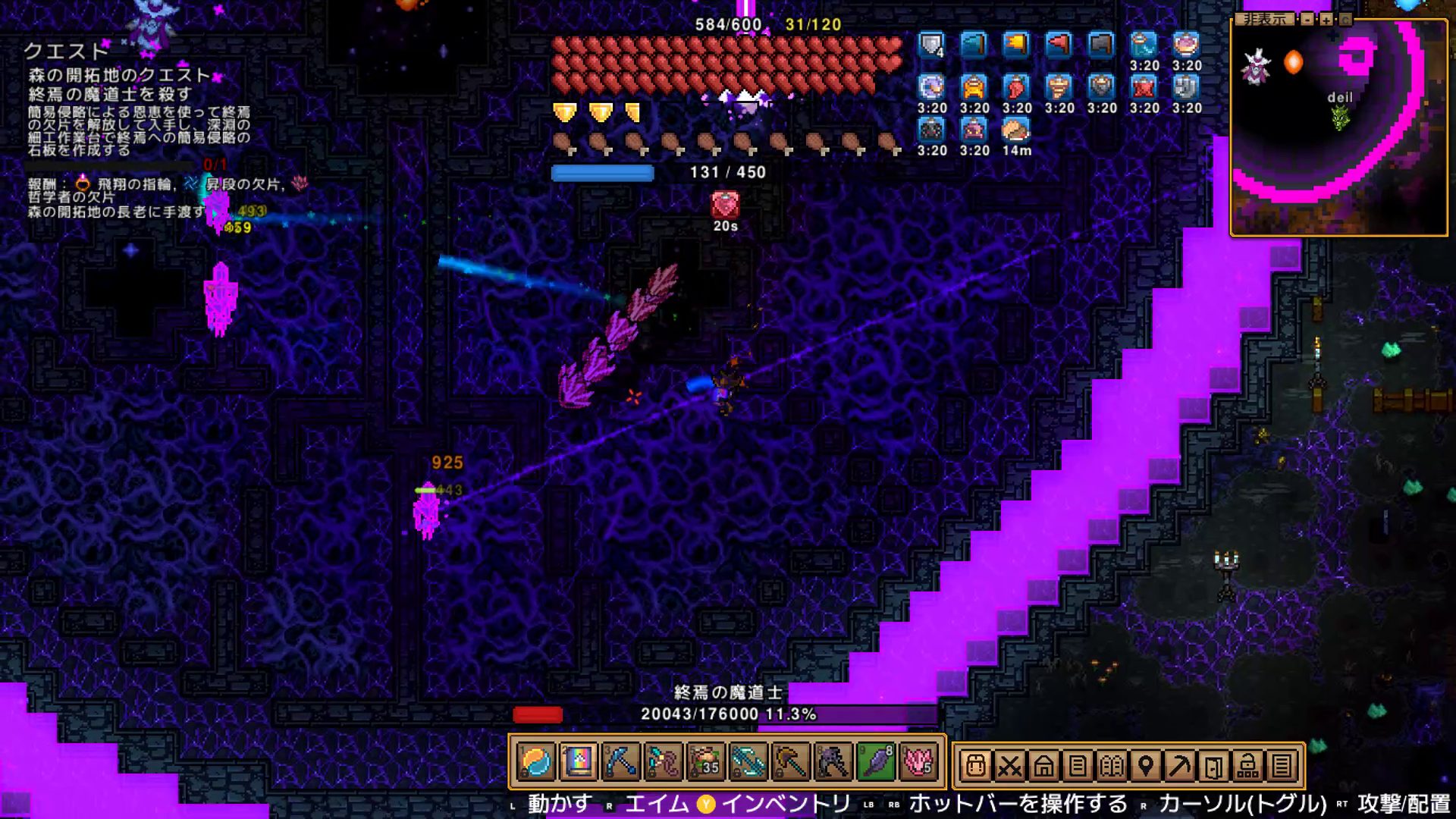The image size is (1456, 819).
Task: Select the rainbow spellbook hotbar slot
Action: [x=578, y=763]
